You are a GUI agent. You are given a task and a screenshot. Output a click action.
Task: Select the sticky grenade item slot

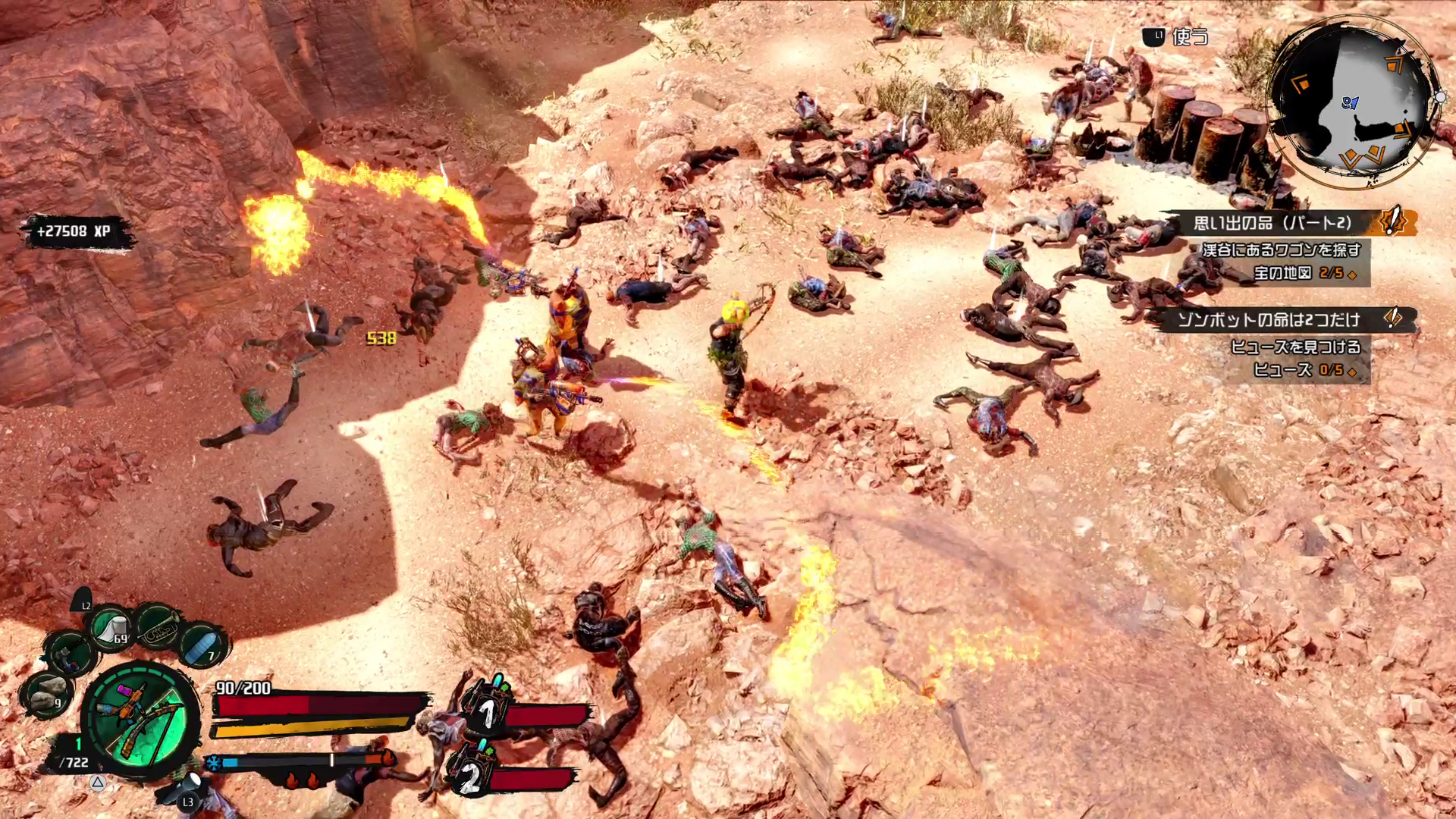70,652
